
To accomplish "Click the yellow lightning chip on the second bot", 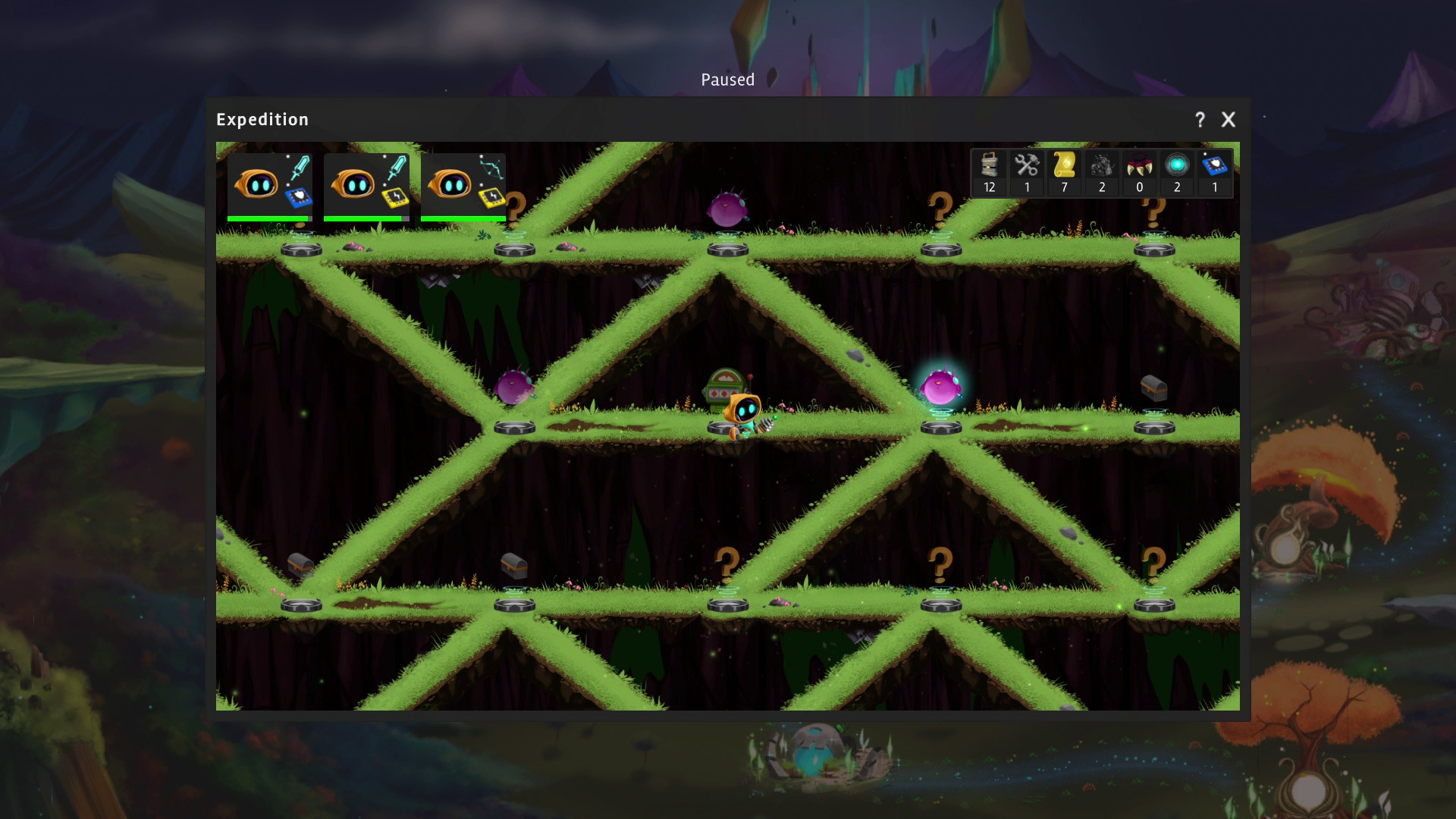I will pos(394,199).
